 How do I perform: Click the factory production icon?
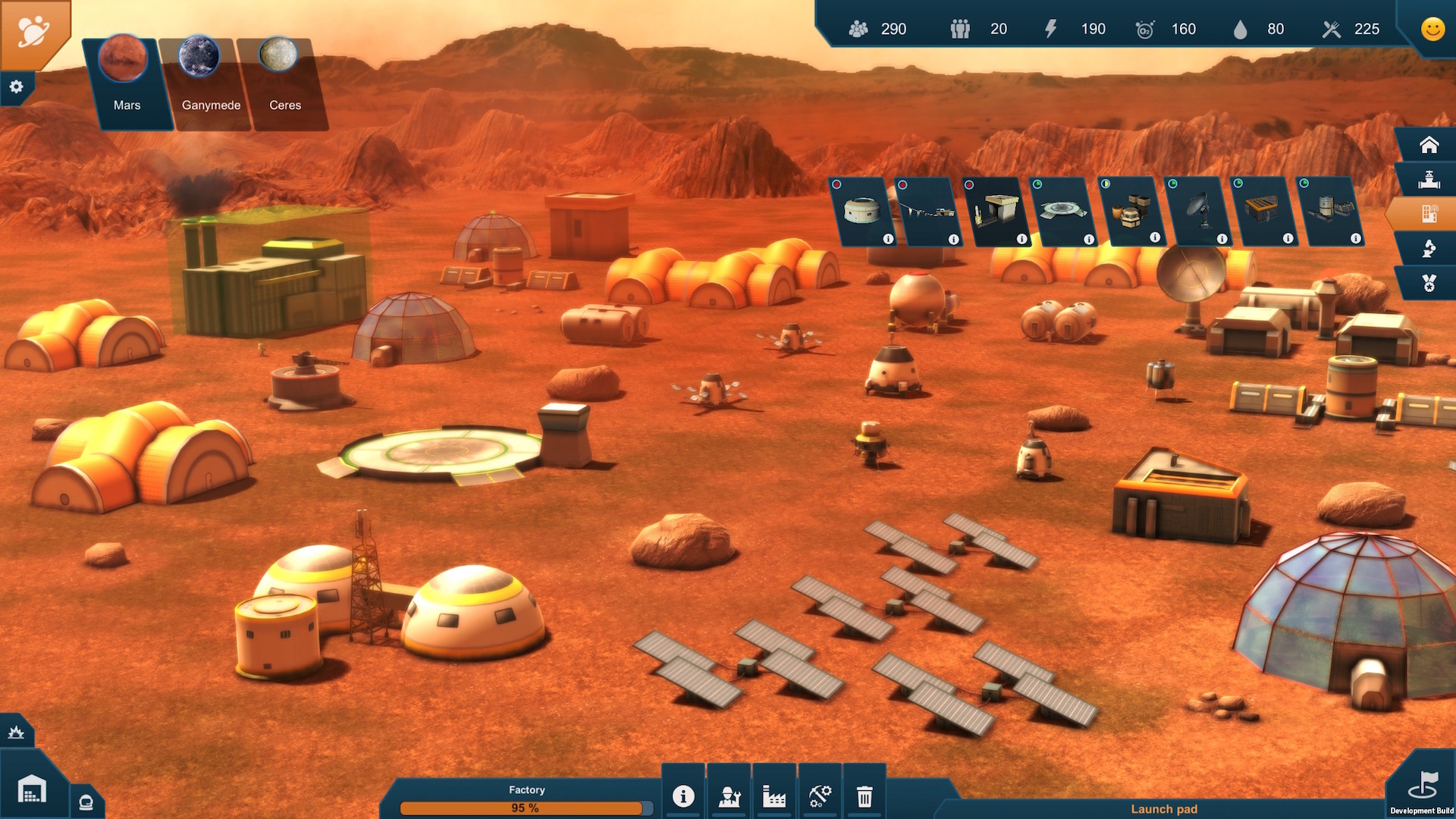(x=774, y=795)
